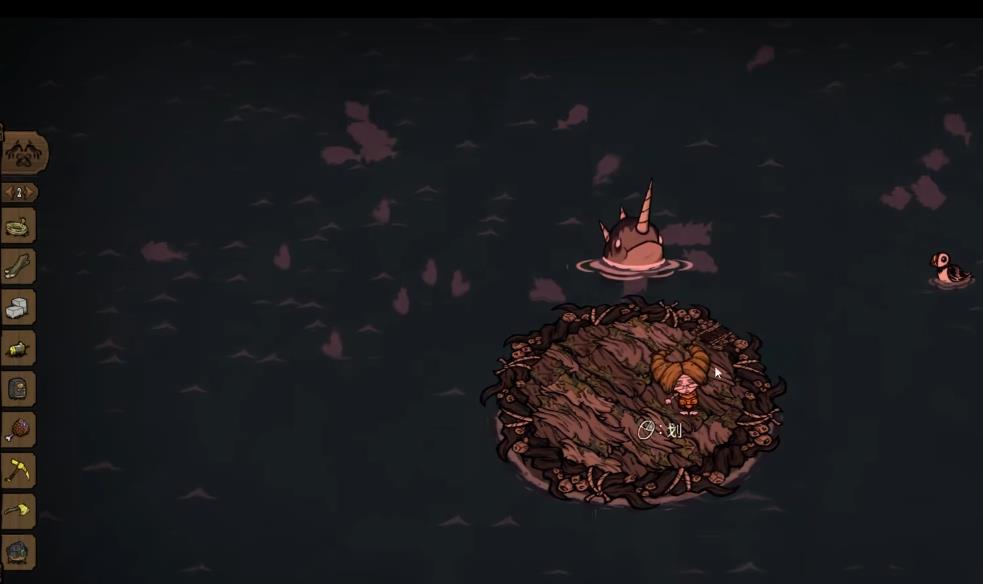Craft the golden pickaxe
983x584 pixels.
point(18,470)
